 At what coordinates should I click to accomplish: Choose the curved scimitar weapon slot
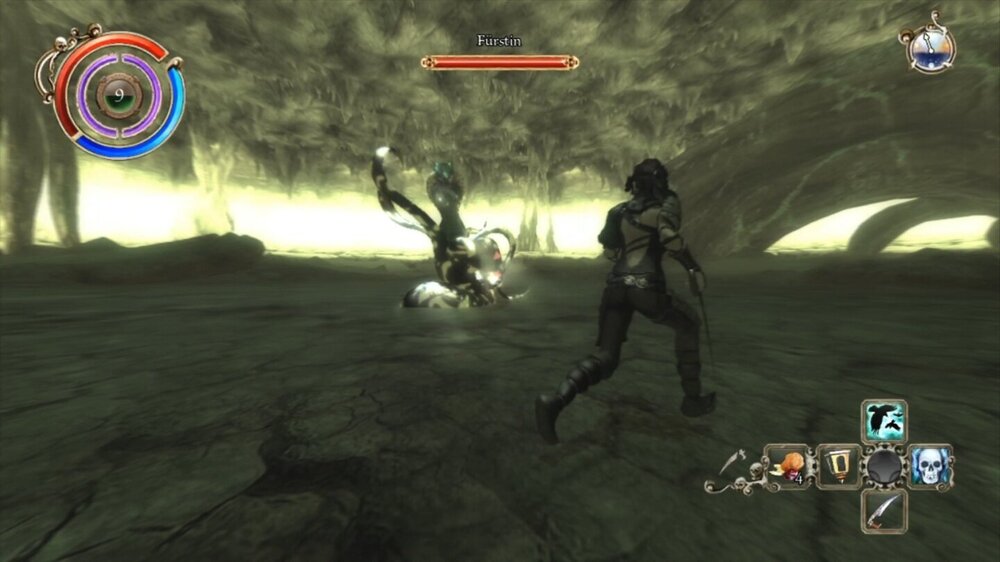tap(884, 511)
